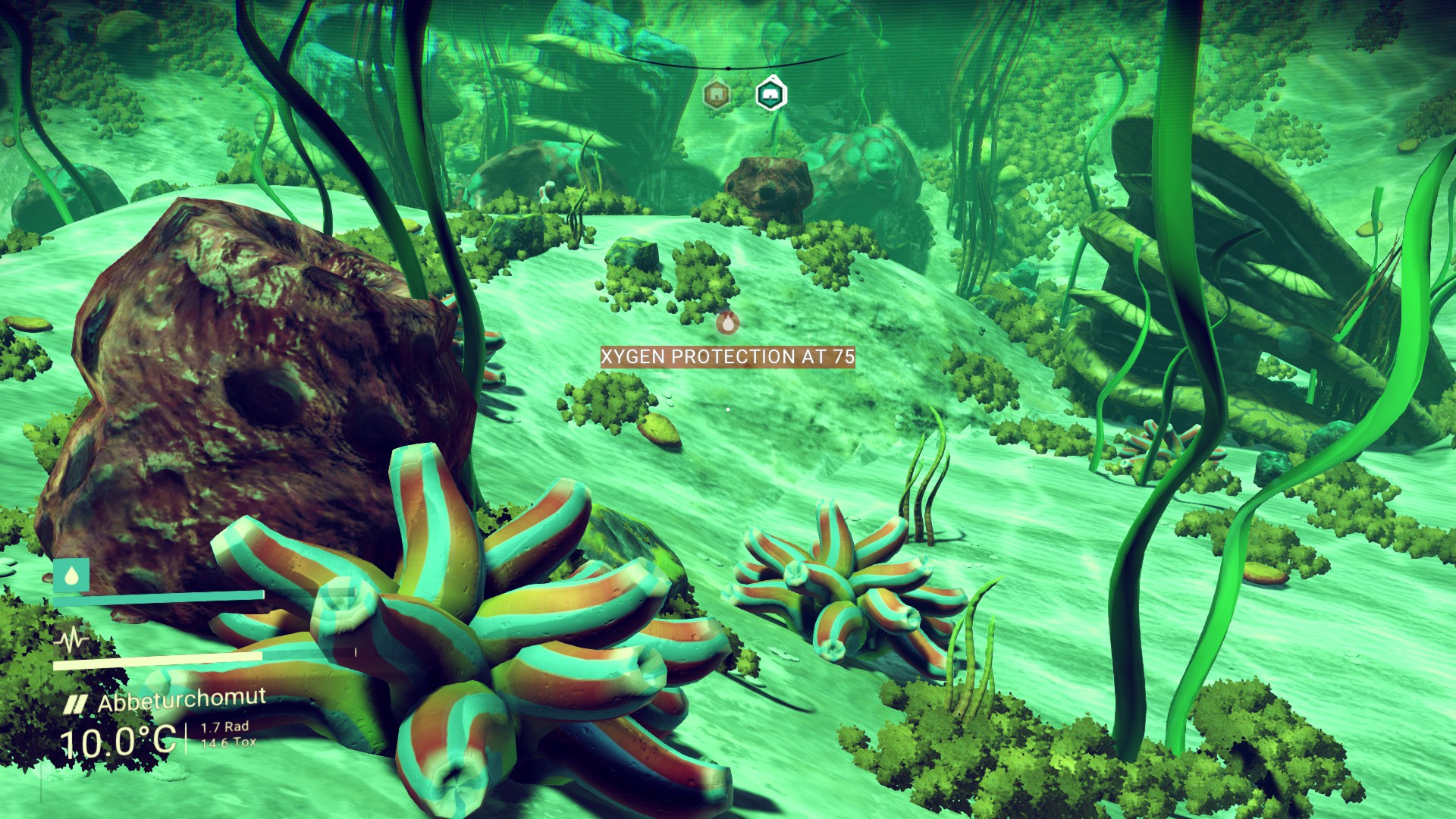Select the teal shelter marker on compass
This screenshot has height=819, width=1456.
[771, 94]
